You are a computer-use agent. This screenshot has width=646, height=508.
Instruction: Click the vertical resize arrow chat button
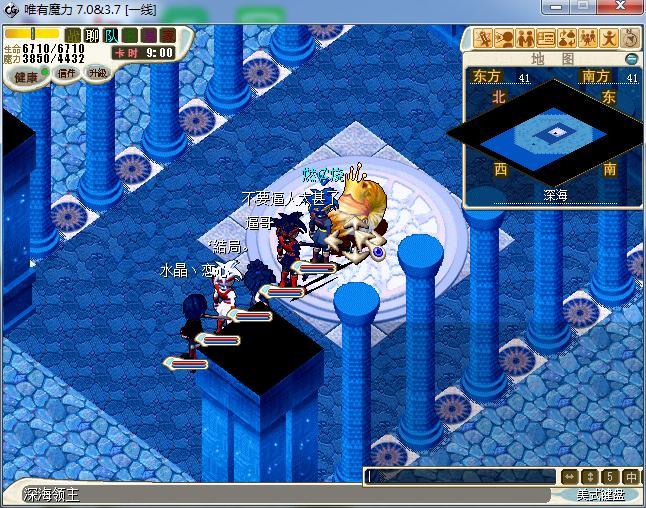coord(590,477)
